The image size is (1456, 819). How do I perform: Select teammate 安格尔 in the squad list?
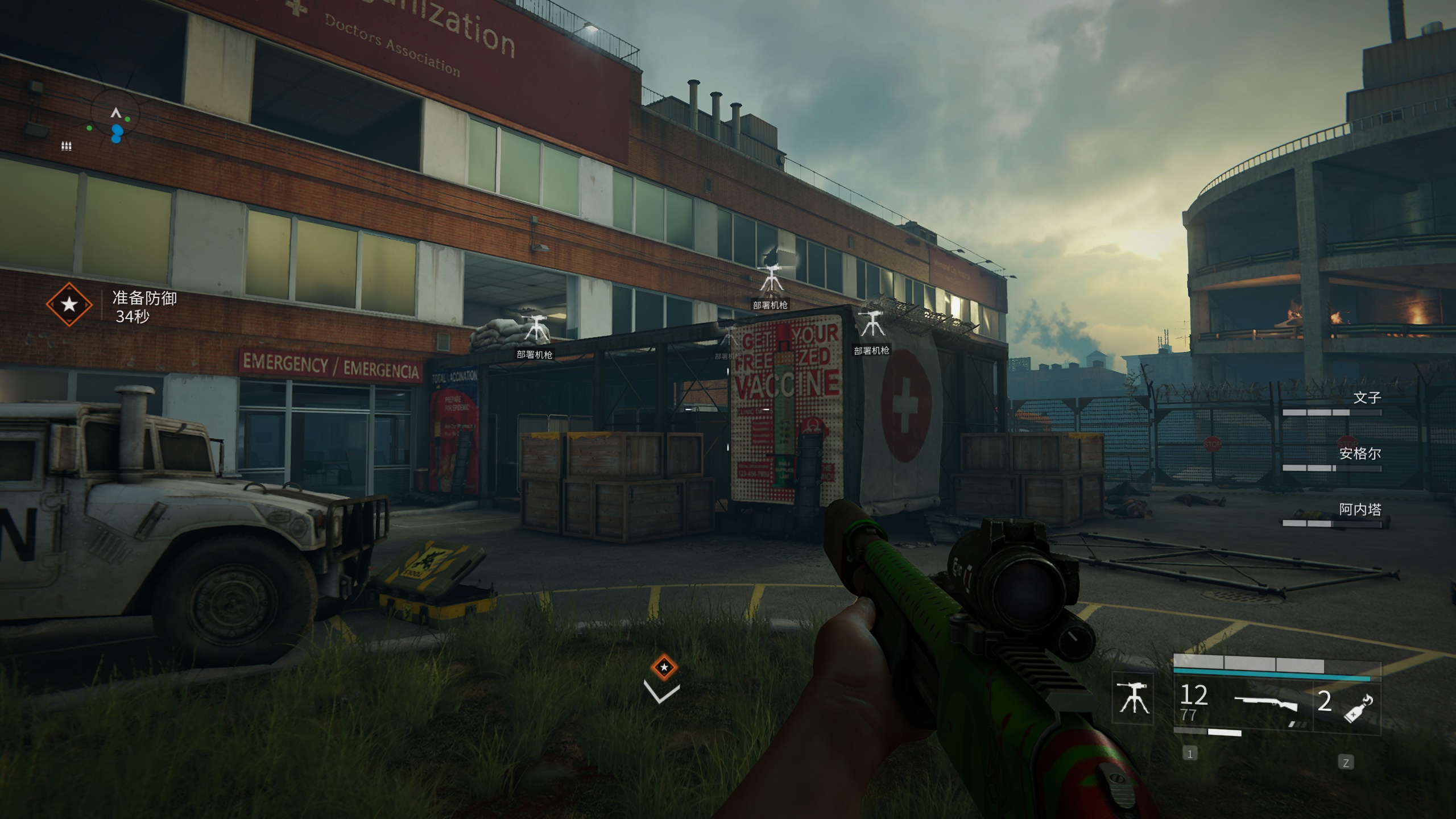tap(1360, 453)
